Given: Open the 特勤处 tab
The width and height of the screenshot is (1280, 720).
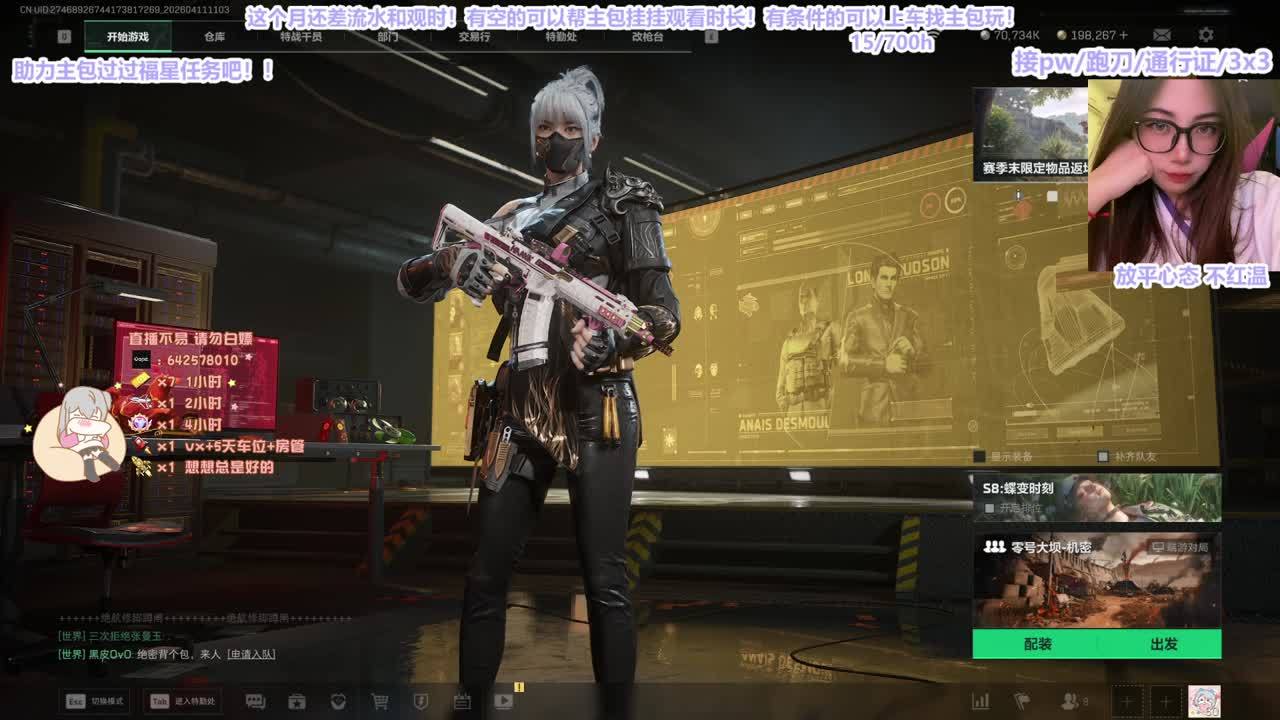Looking at the screenshot, I should [x=561, y=37].
